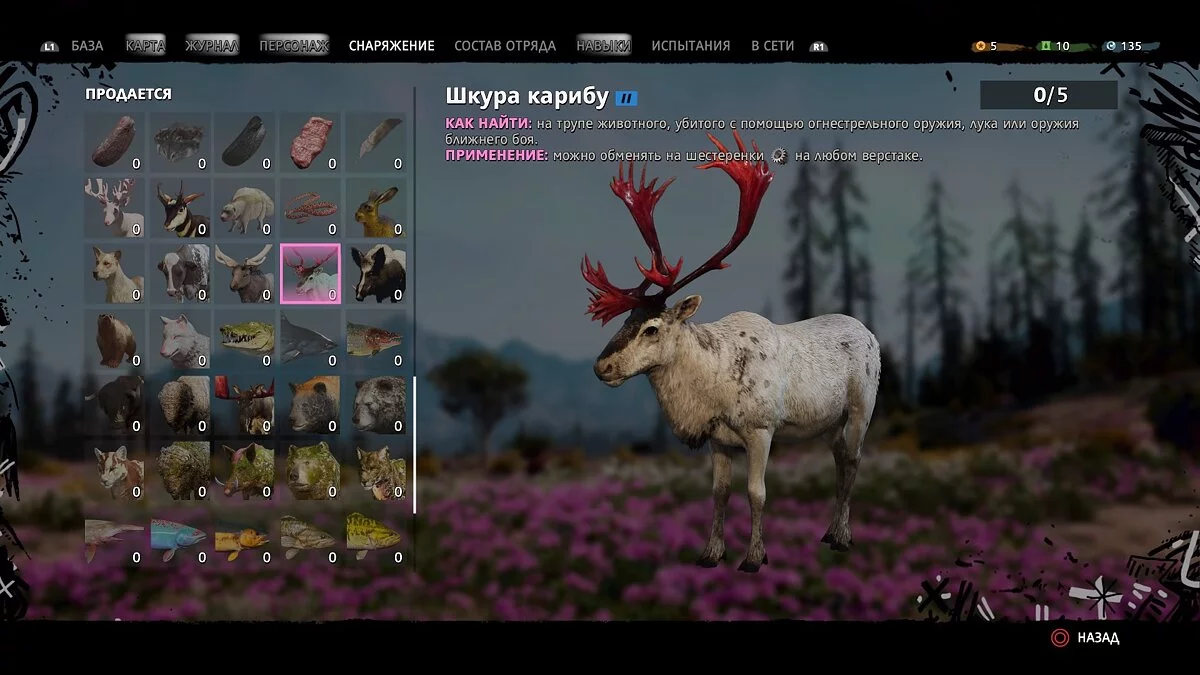Show the НАВЫКИ tab
Screen dimensions: 1200x675
coord(604,46)
